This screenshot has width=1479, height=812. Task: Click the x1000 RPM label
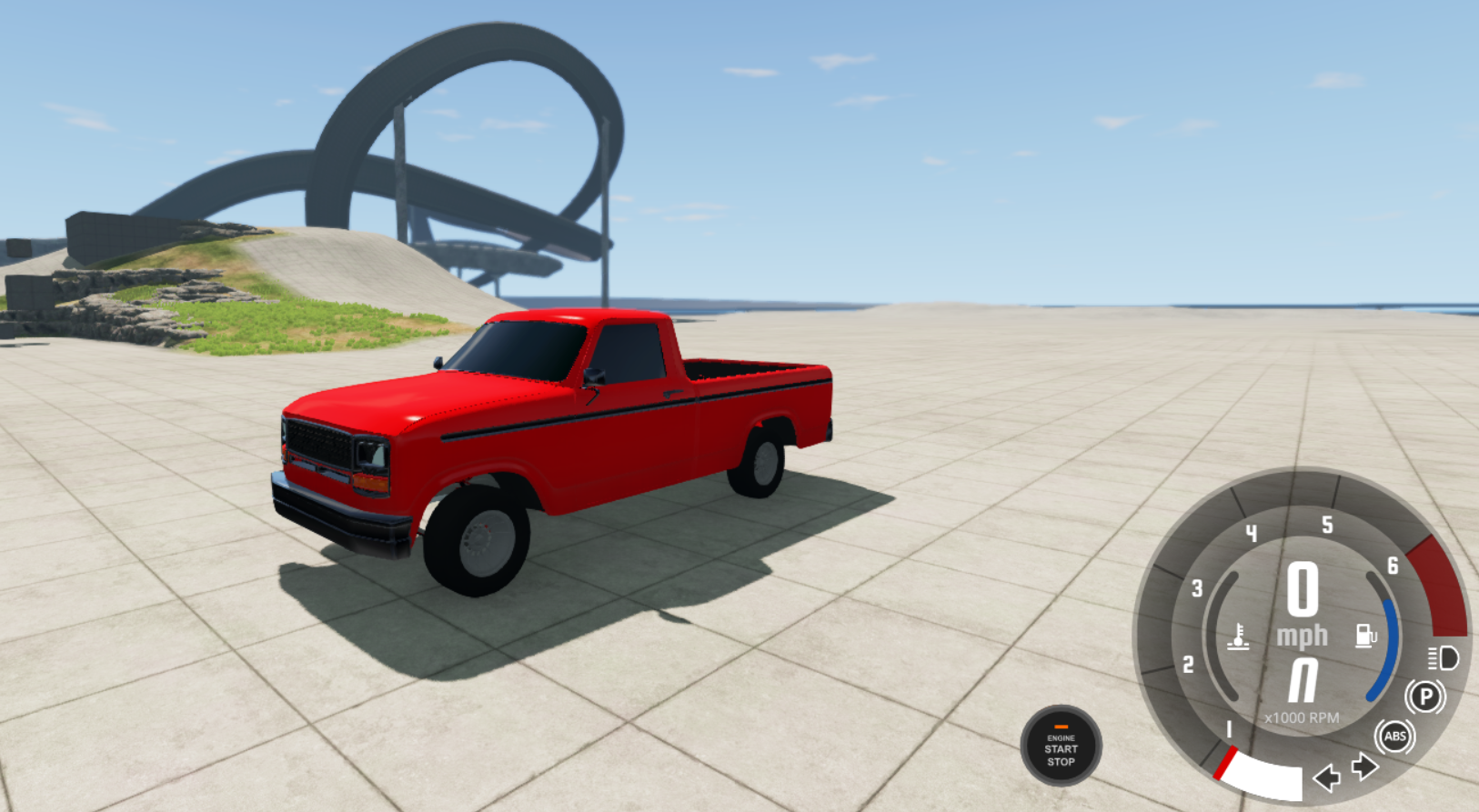(x=1301, y=716)
